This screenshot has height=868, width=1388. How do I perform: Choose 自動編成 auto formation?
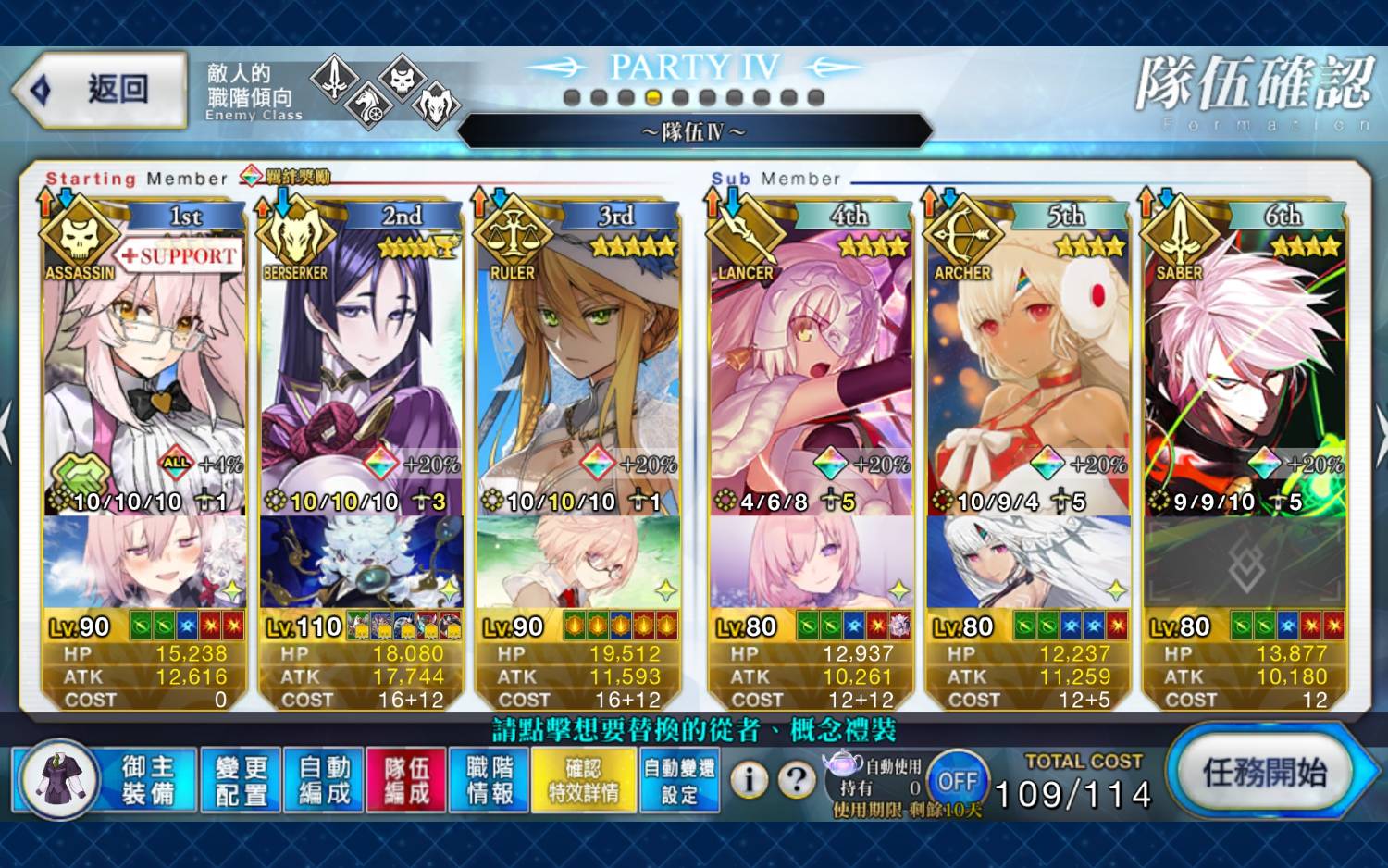tap(324, 780)
